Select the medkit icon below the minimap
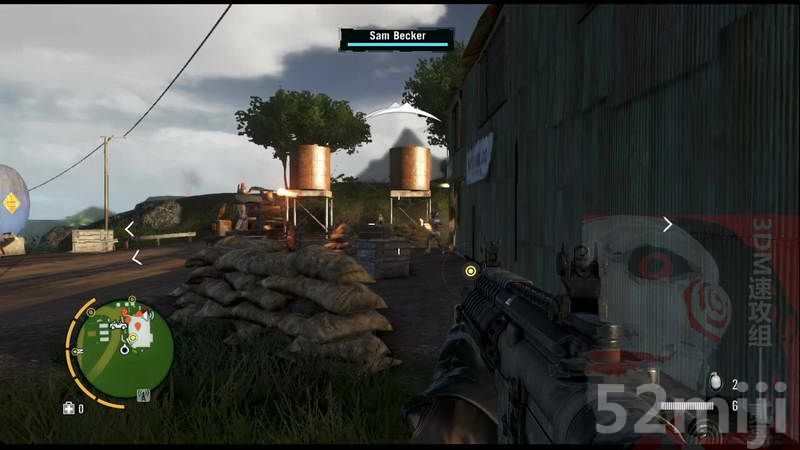Viewport: 800px width, 450px height. [68, 408]
